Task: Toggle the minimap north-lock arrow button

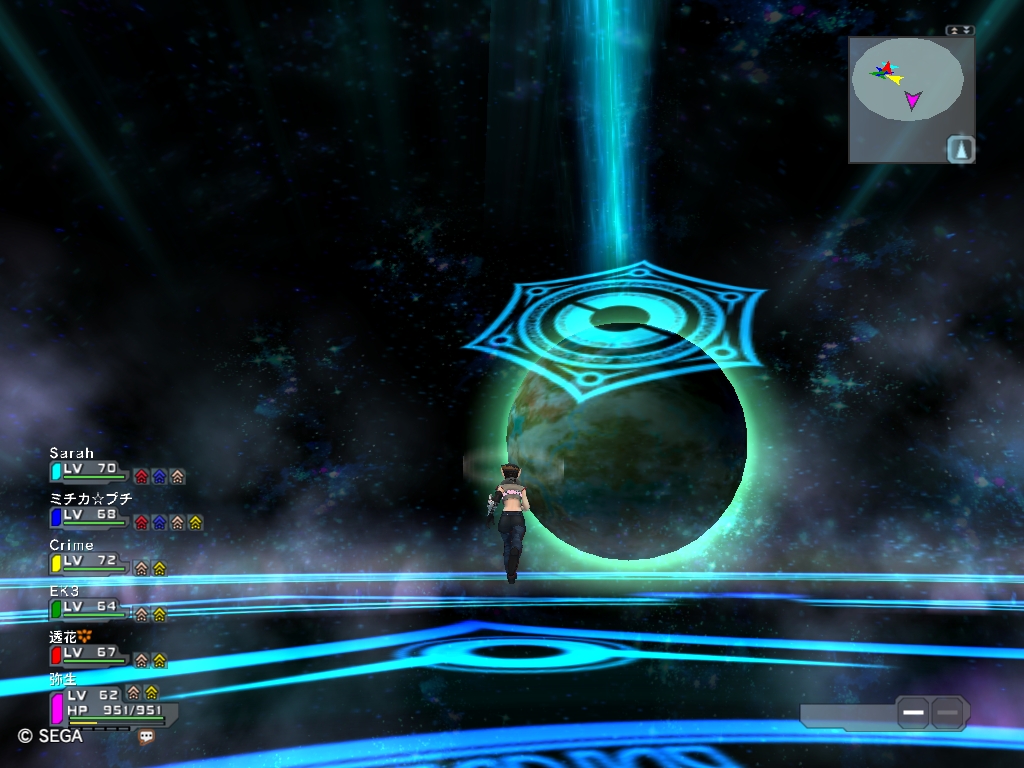Action: coord(960,149)
